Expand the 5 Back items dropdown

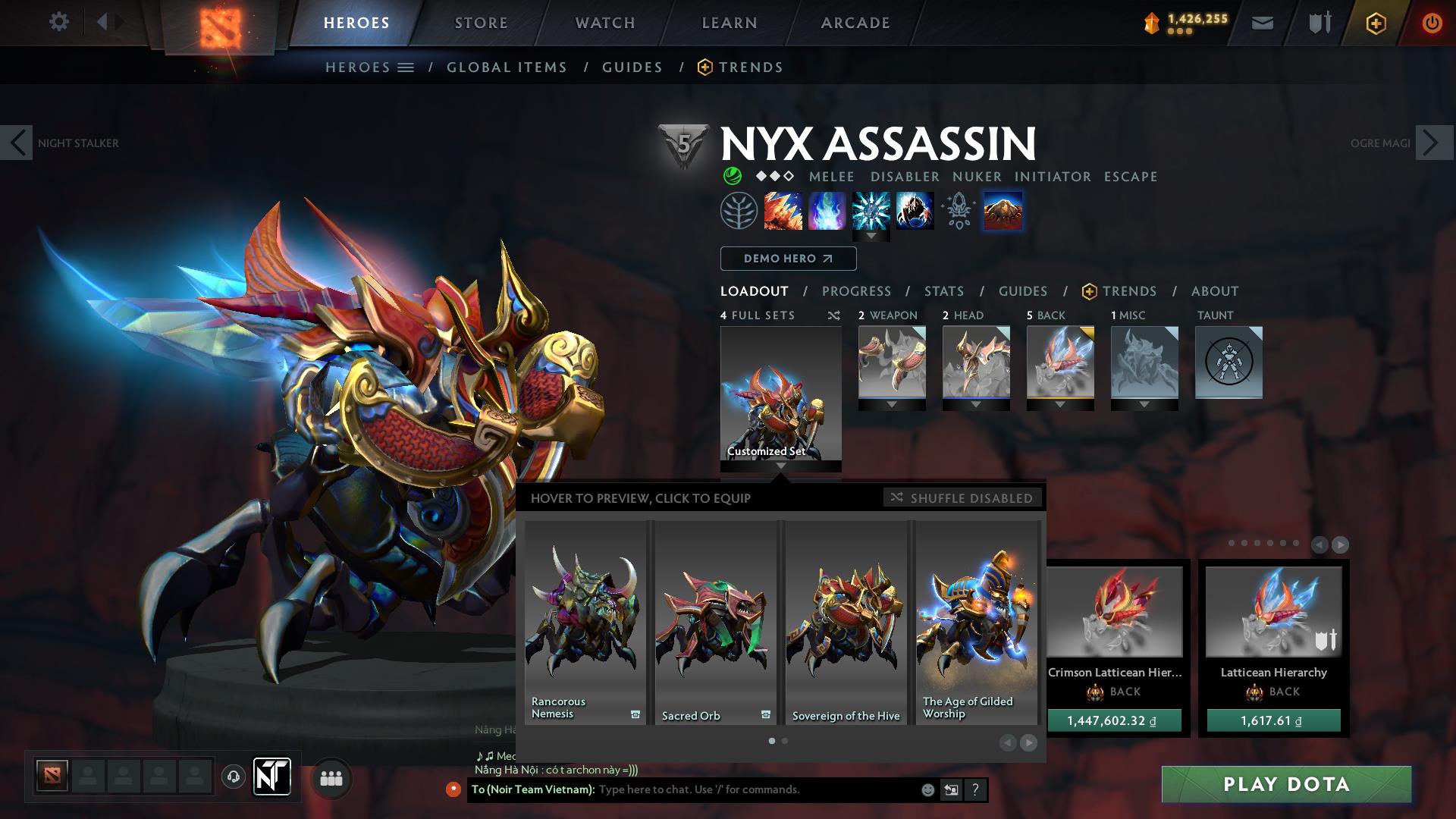tap(1060, 404)
